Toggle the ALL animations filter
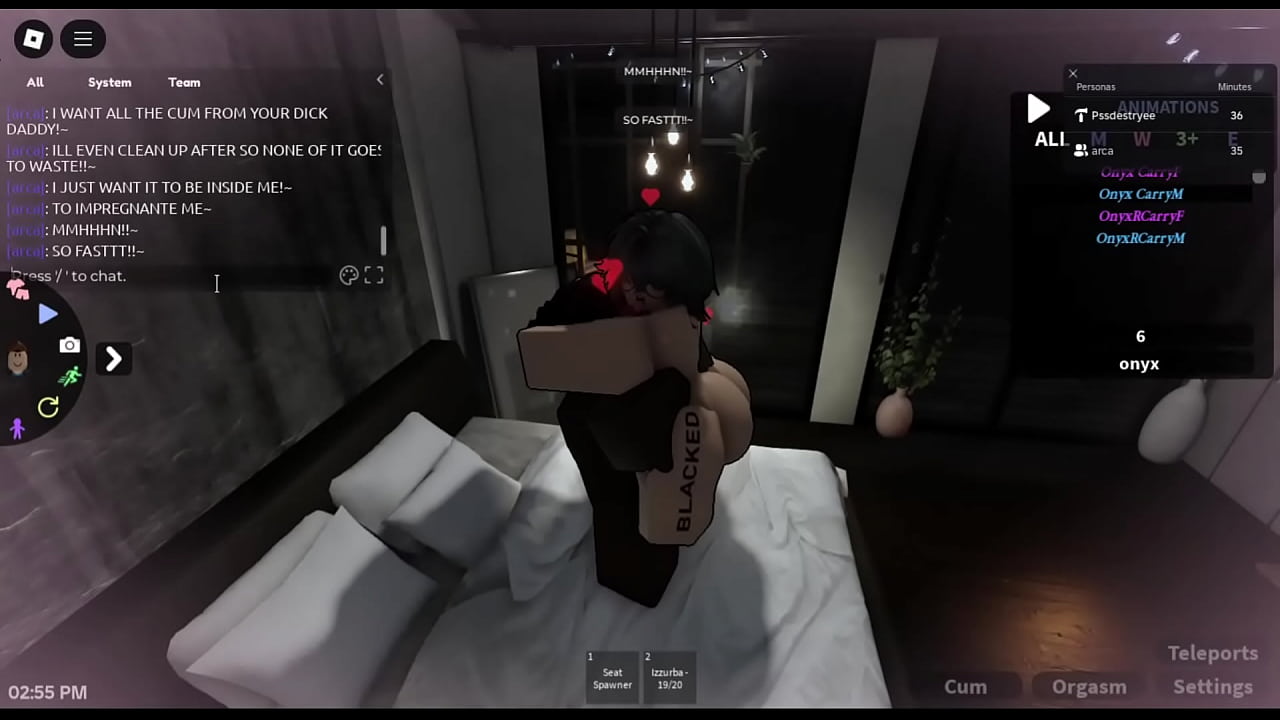The height and width of the screenshot is (720, 1280). coord(1049,140)
